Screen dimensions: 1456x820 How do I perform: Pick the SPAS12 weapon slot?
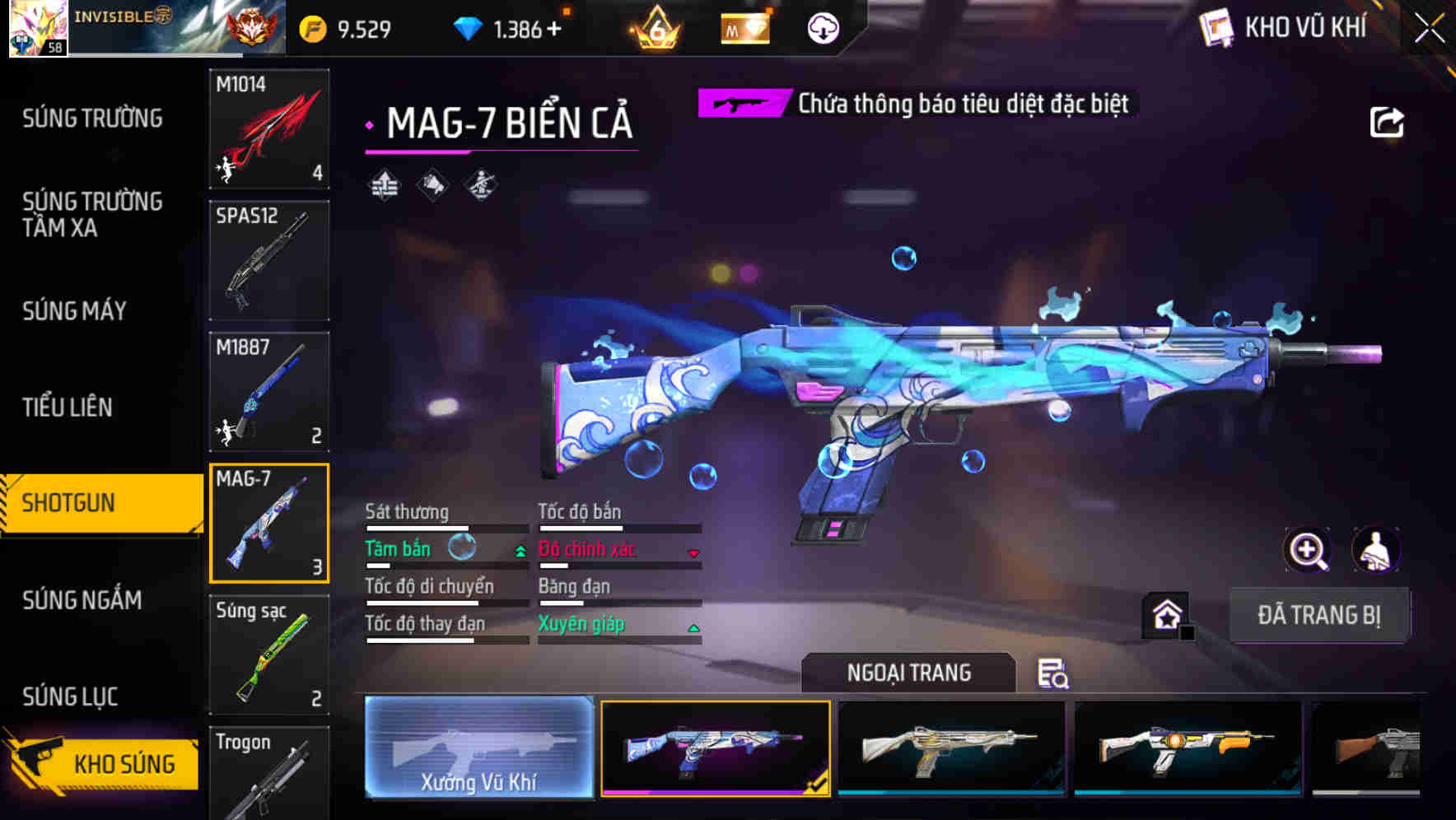[269, 260]
